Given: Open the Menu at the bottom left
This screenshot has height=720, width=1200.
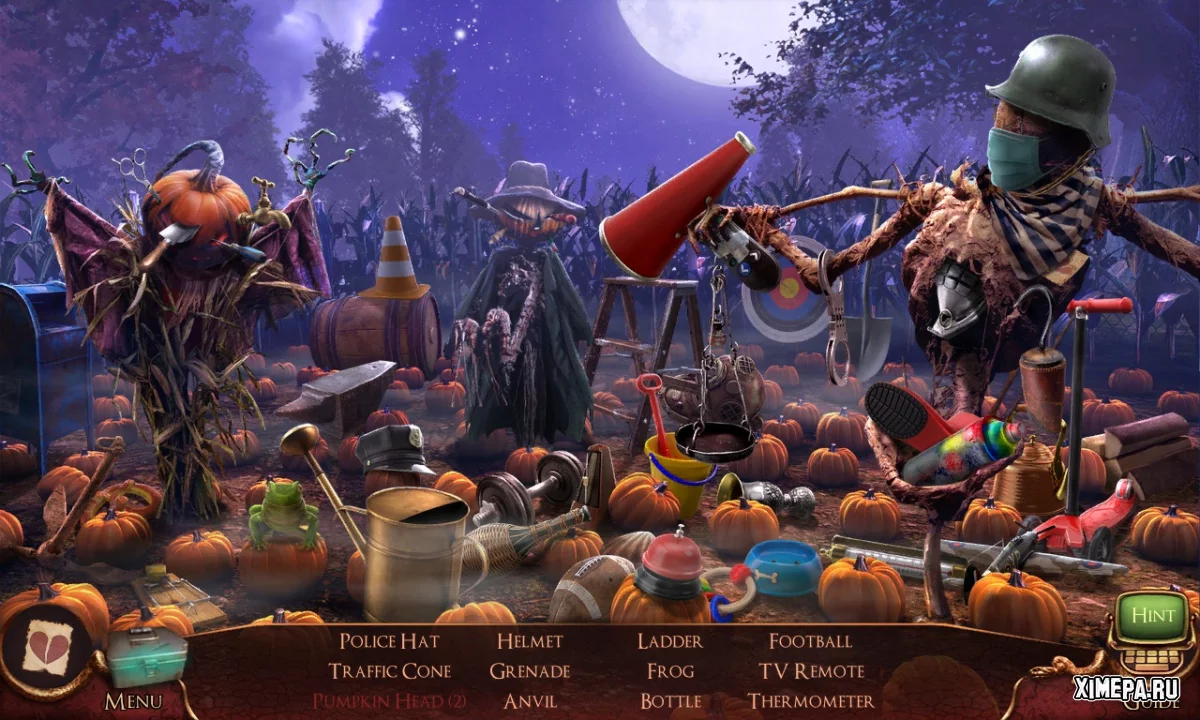Looking at the screenshot, I should pos(133,701).
